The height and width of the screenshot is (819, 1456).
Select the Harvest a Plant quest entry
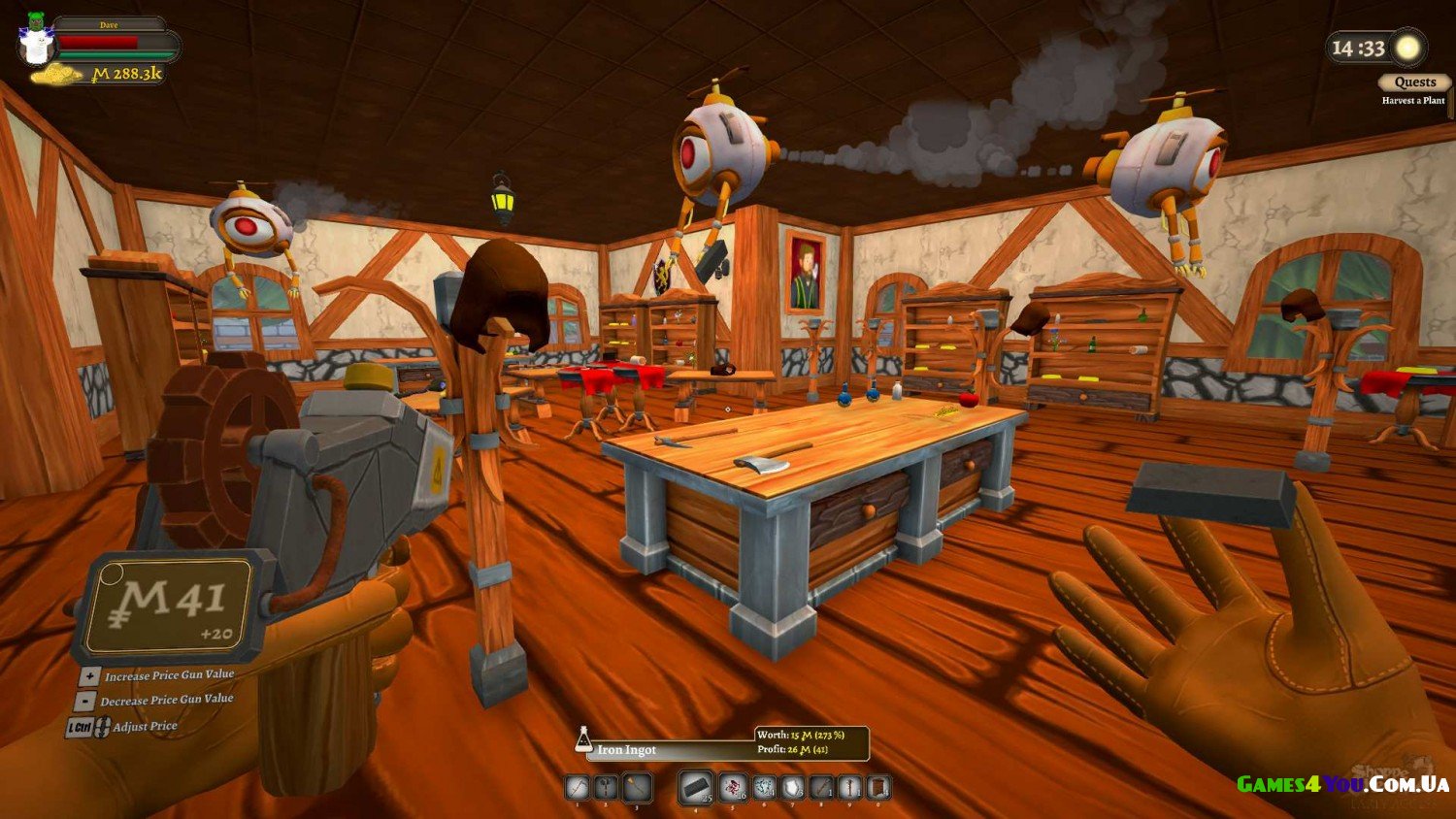pos(1413,101)
